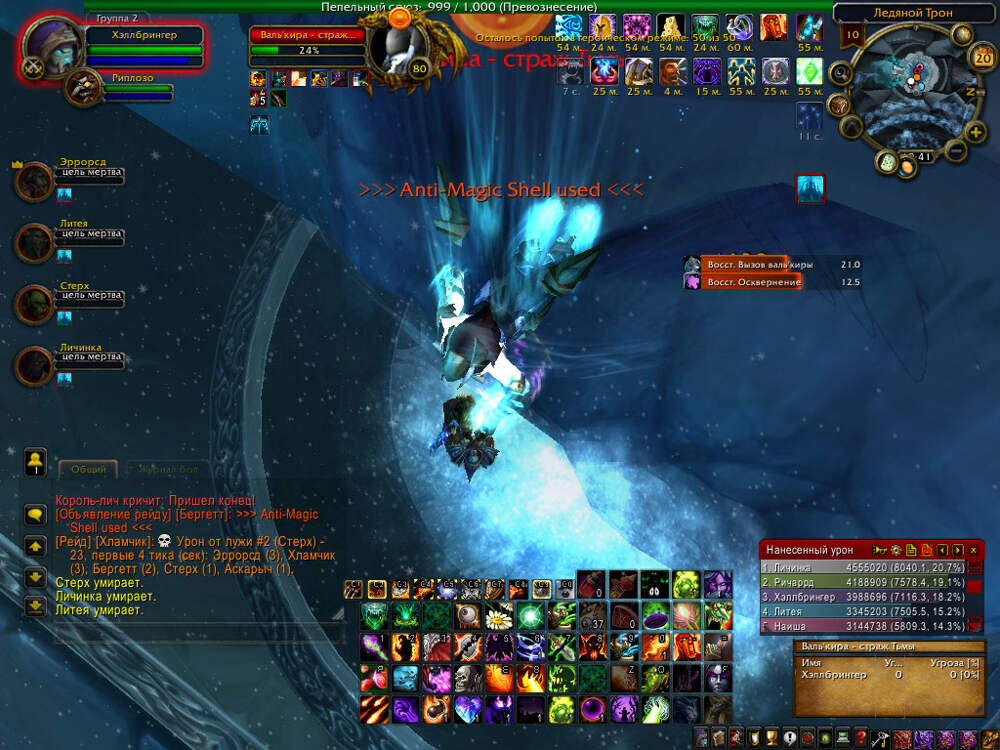Image resolution: width=1000 pixels, height=750 pixels.
Task: Open the chat menu speech-bubble button
Action: coord(35,514)
